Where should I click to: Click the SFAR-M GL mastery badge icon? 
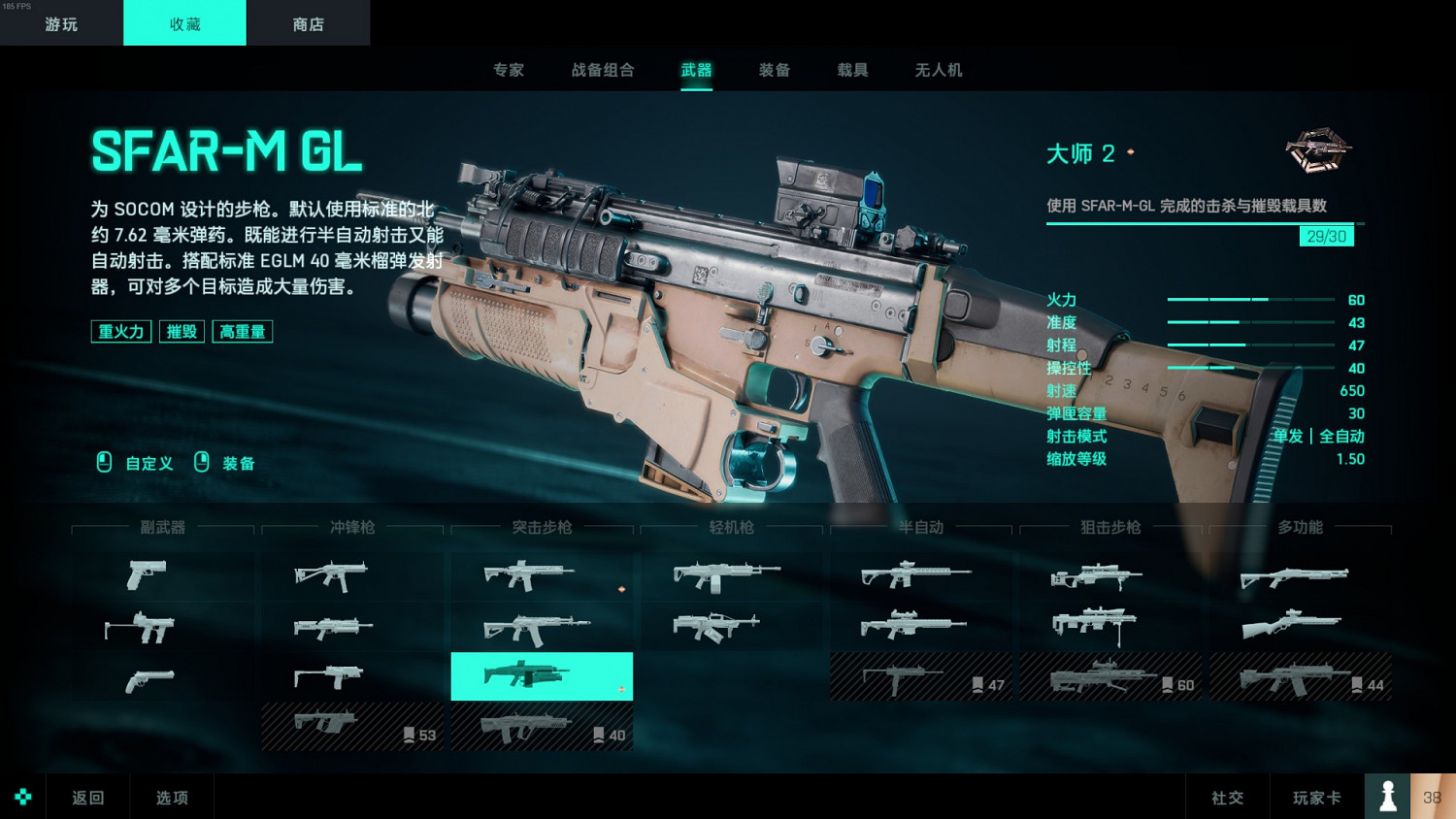(1317, 152)
